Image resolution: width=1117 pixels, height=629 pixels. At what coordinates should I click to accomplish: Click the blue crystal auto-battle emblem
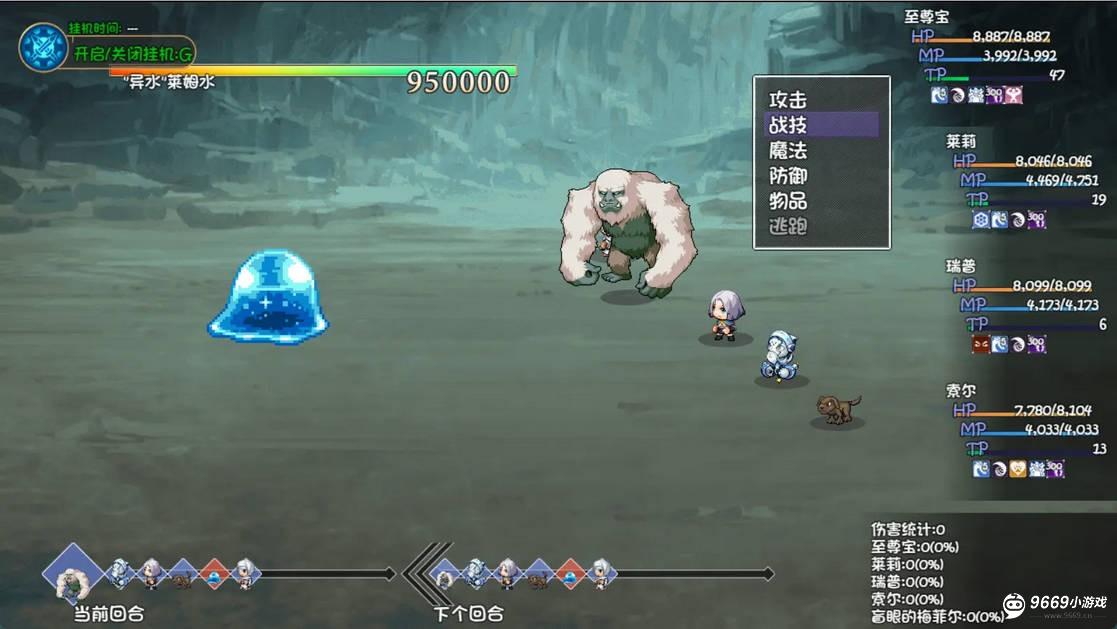coord(44,48)
